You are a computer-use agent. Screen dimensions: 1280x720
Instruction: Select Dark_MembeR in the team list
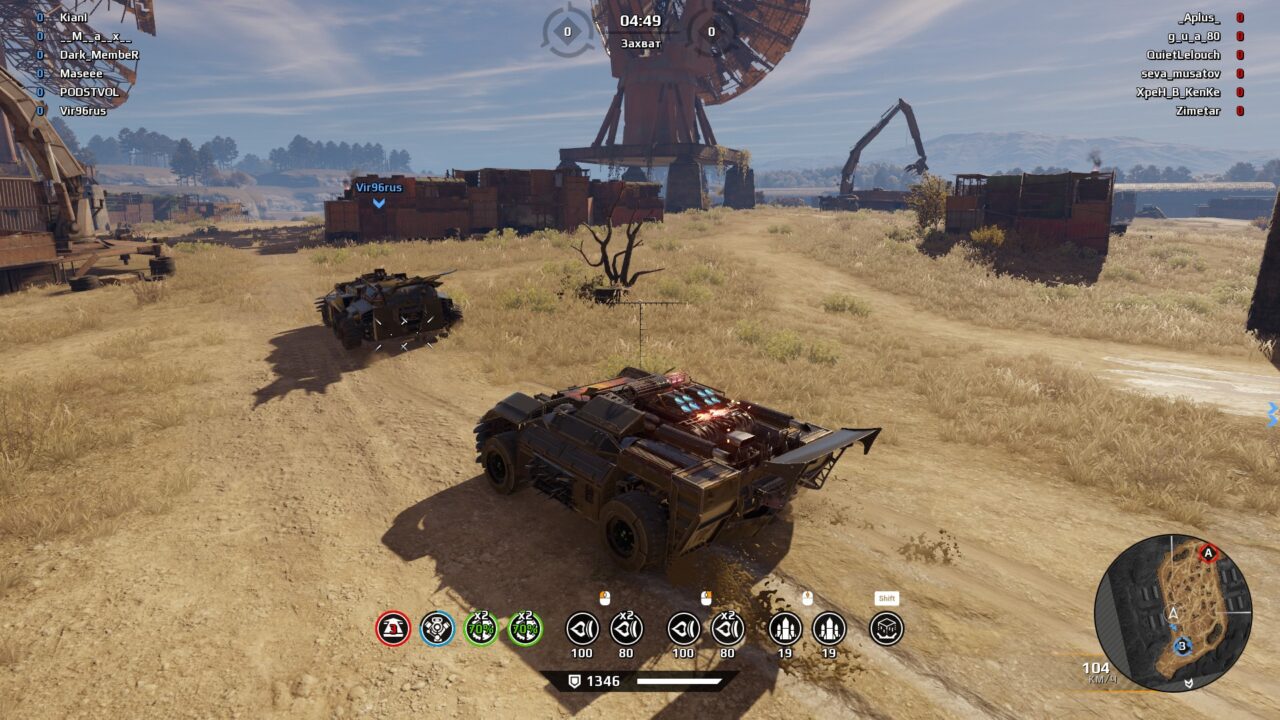click(99, 55)
